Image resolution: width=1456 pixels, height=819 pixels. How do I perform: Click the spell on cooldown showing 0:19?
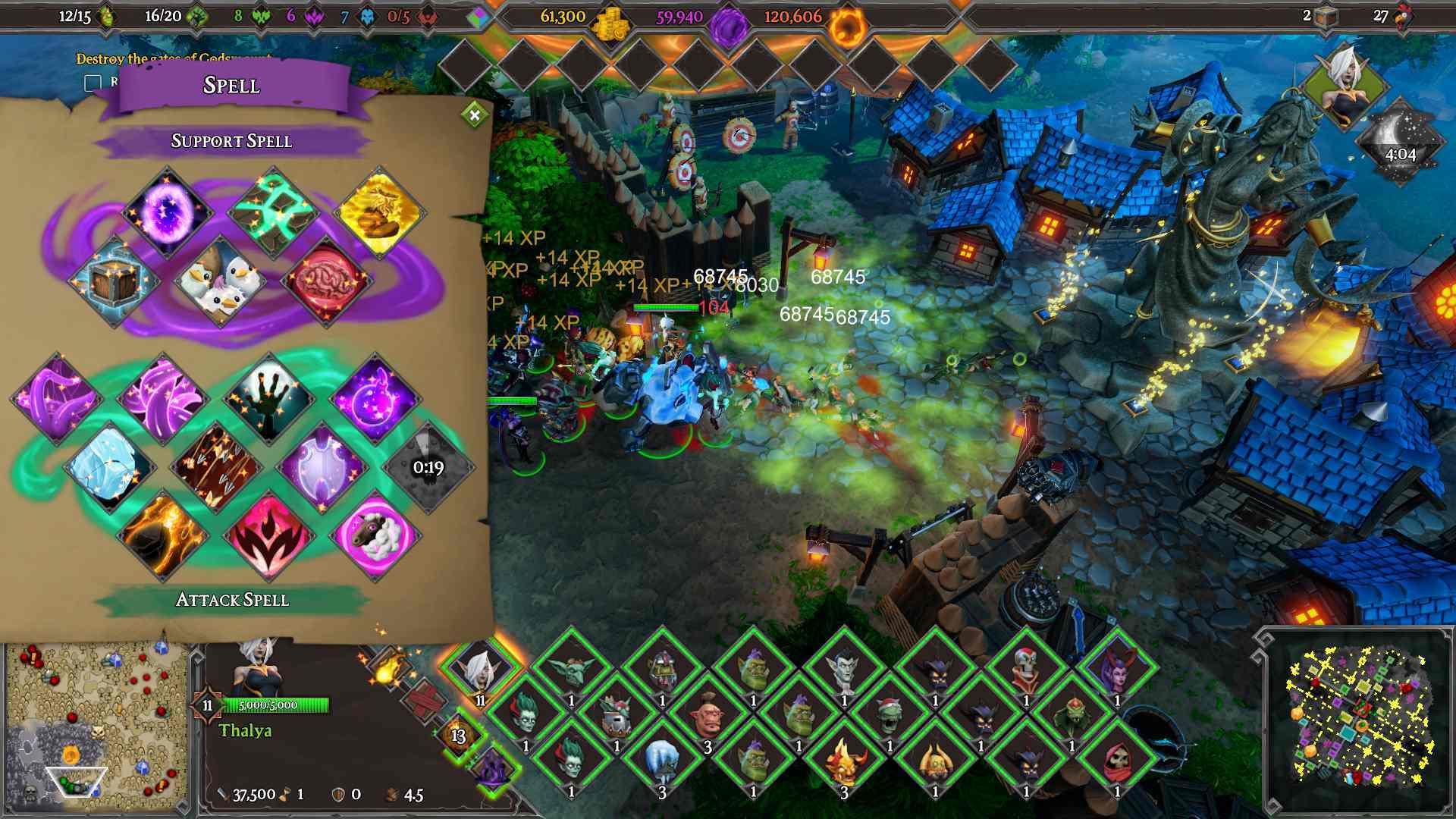[428, 466]
